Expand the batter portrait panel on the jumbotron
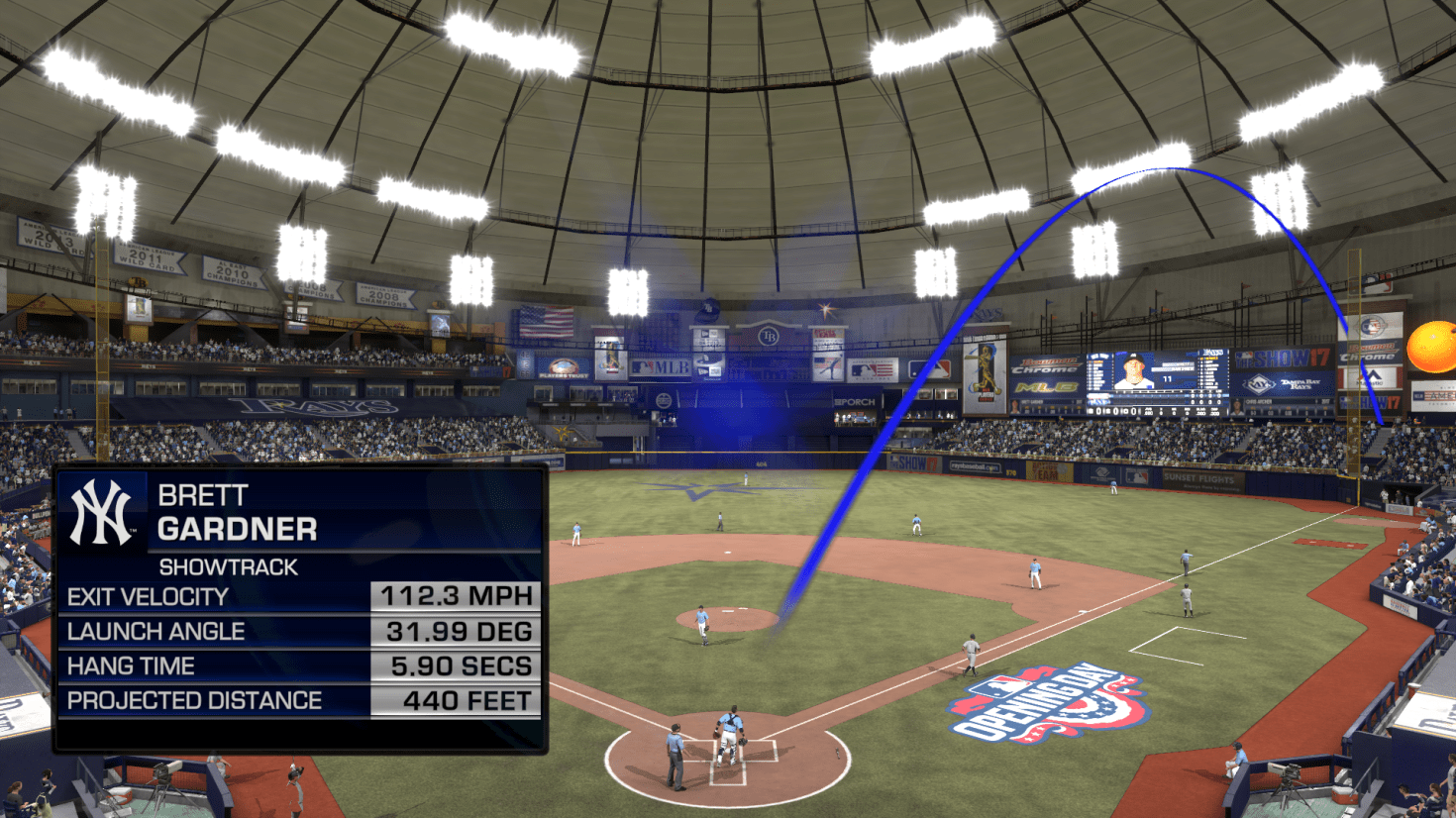1456x818 pixels. (x=1133, y=370)
